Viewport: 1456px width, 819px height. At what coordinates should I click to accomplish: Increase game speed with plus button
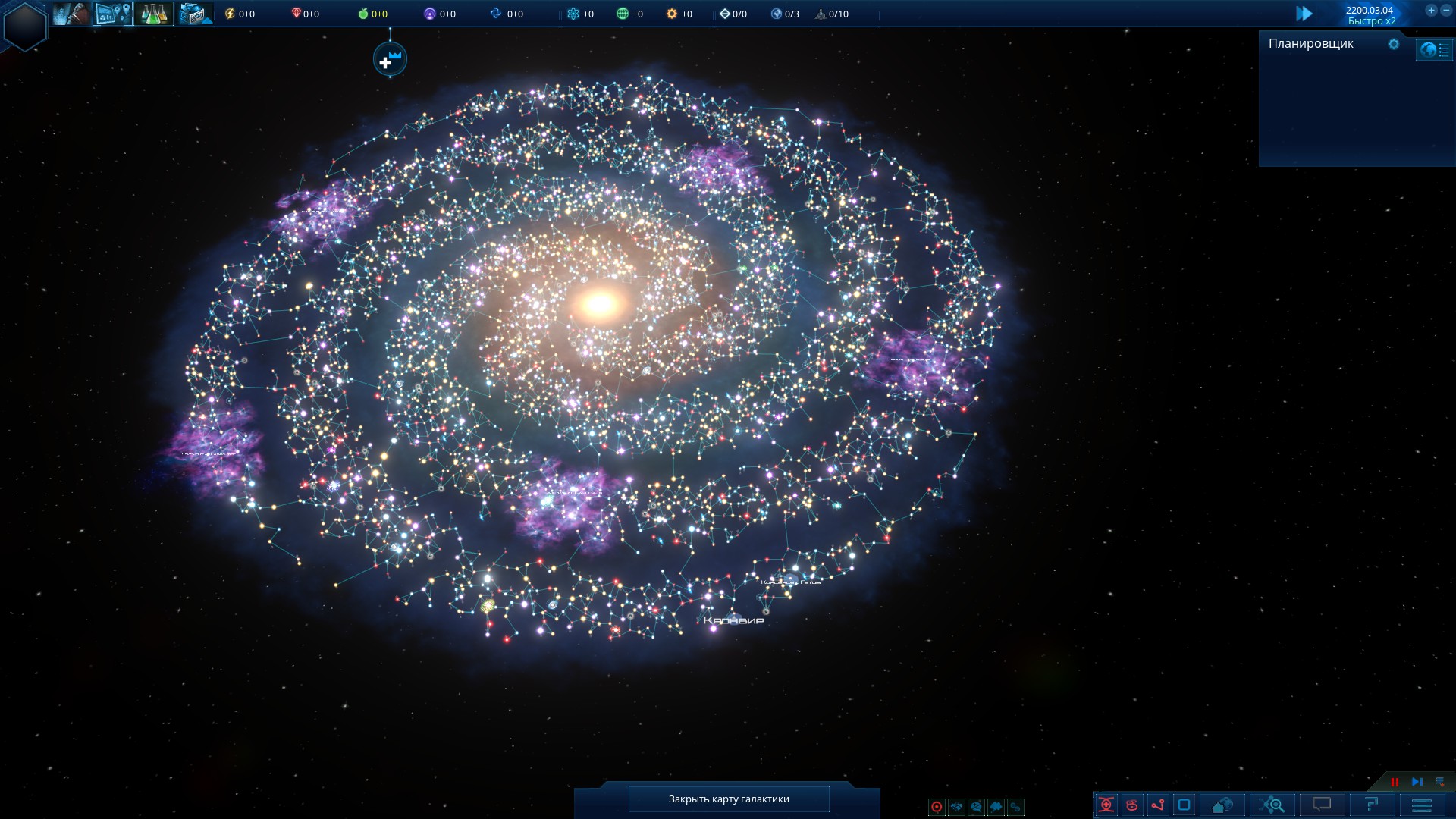click(x=1431, y=11)
